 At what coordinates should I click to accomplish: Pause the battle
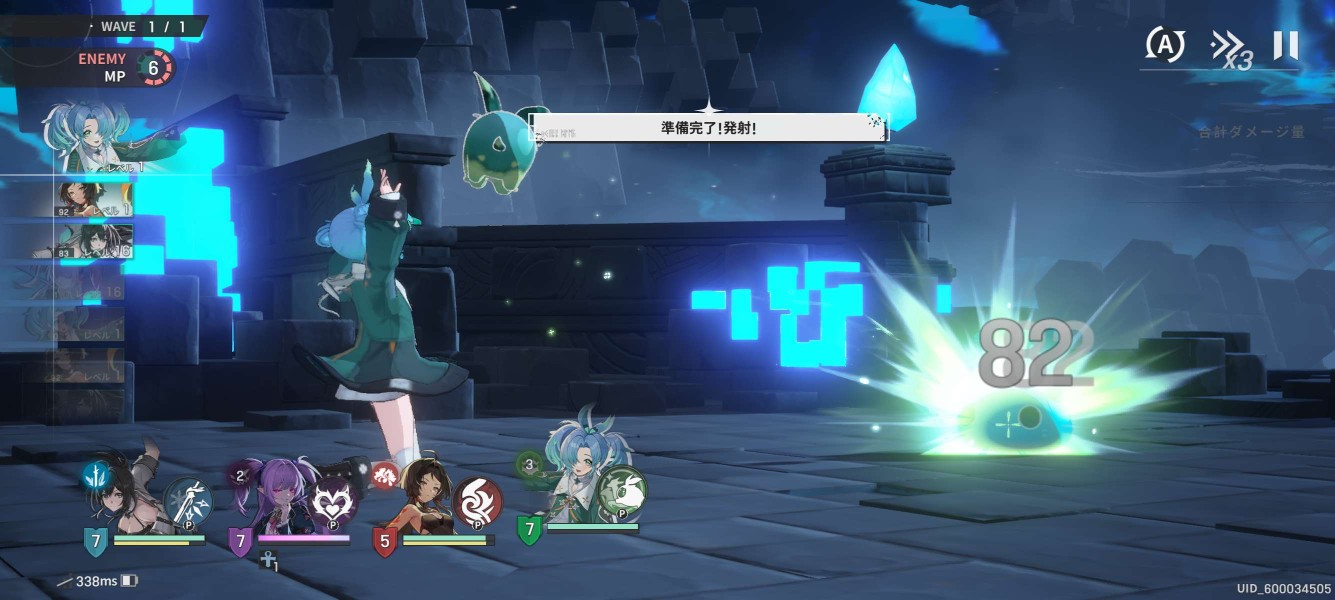(x=1285, y=45)
